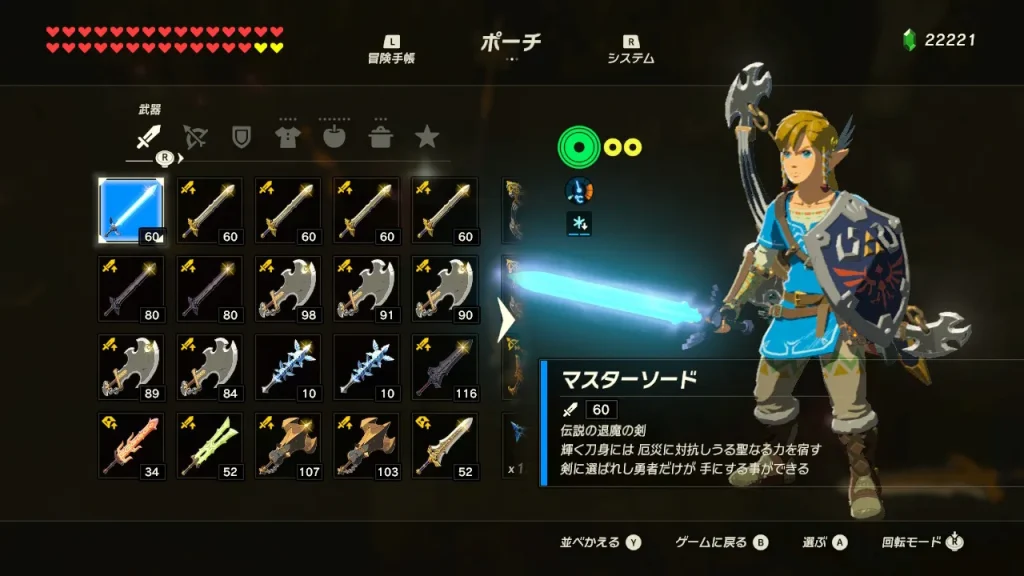
Task: Select the star key items tab
Action: (x=427, y=137)
